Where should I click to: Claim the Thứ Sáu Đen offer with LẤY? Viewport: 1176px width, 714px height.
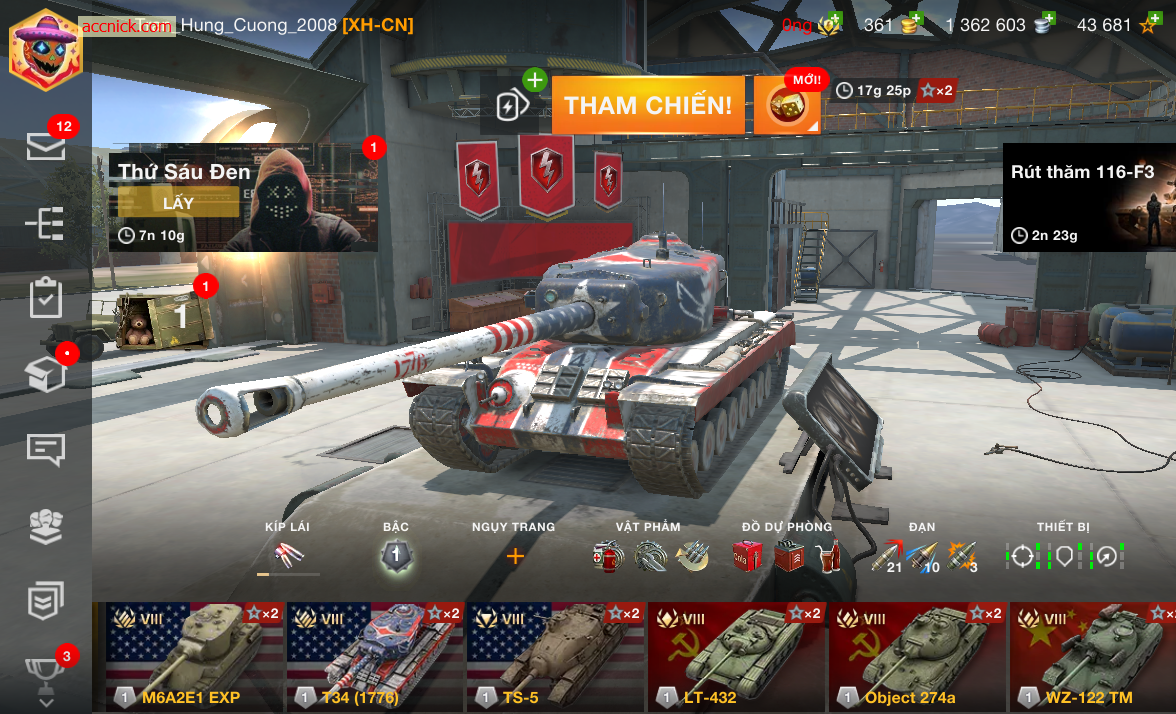tap(178, 203)
